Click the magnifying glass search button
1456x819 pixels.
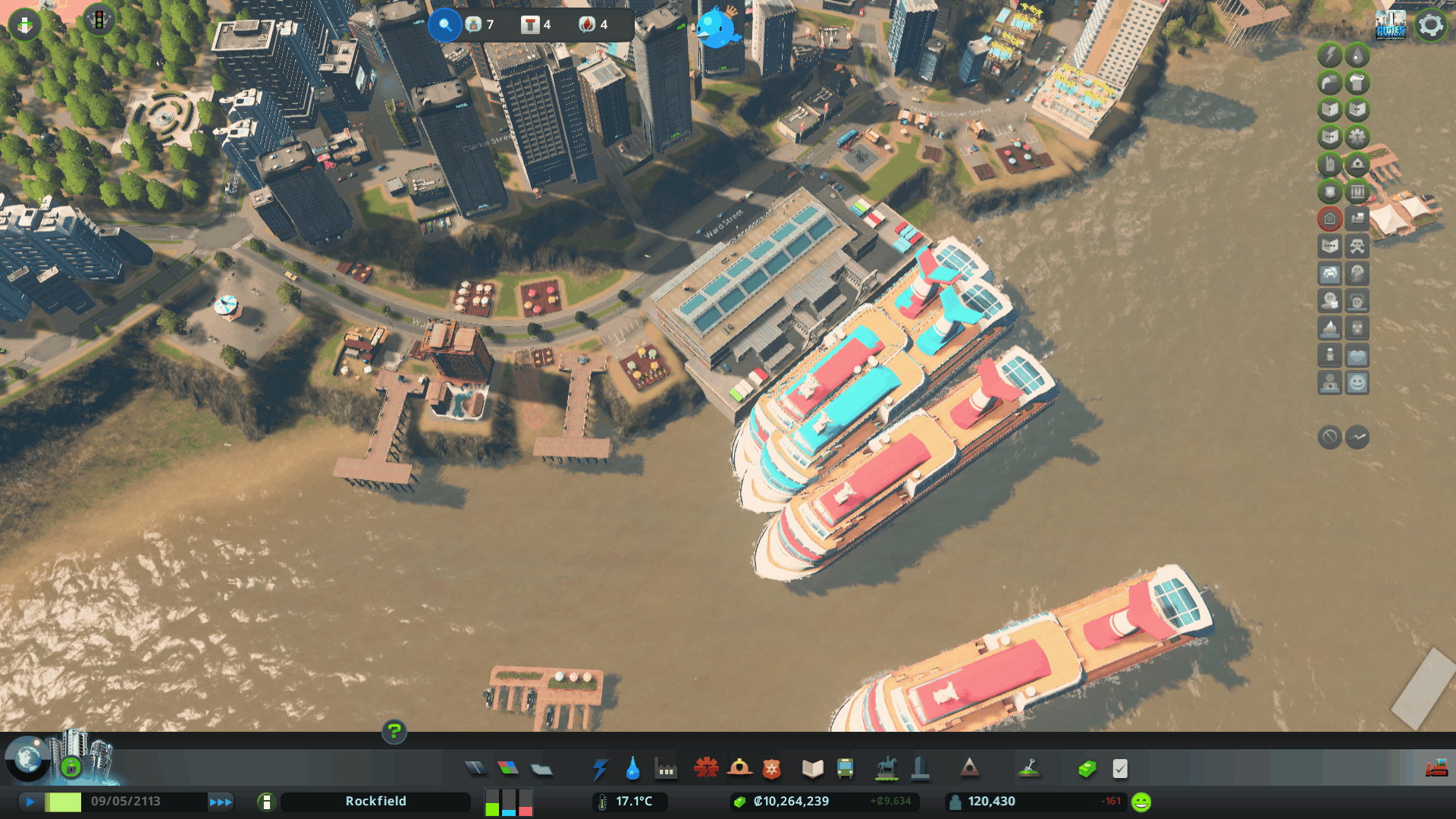tap(445, 25)
